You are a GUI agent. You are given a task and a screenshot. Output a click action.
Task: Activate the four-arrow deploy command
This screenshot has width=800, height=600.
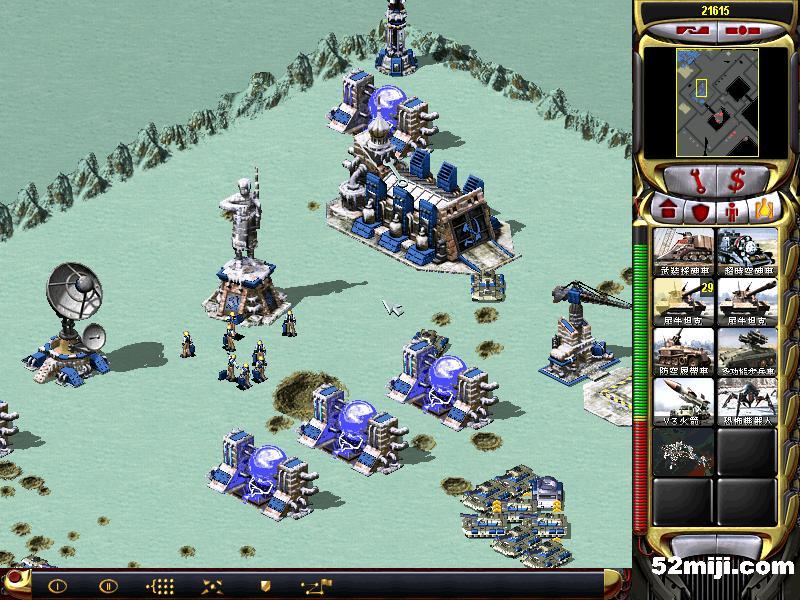(x=212, y=585)
